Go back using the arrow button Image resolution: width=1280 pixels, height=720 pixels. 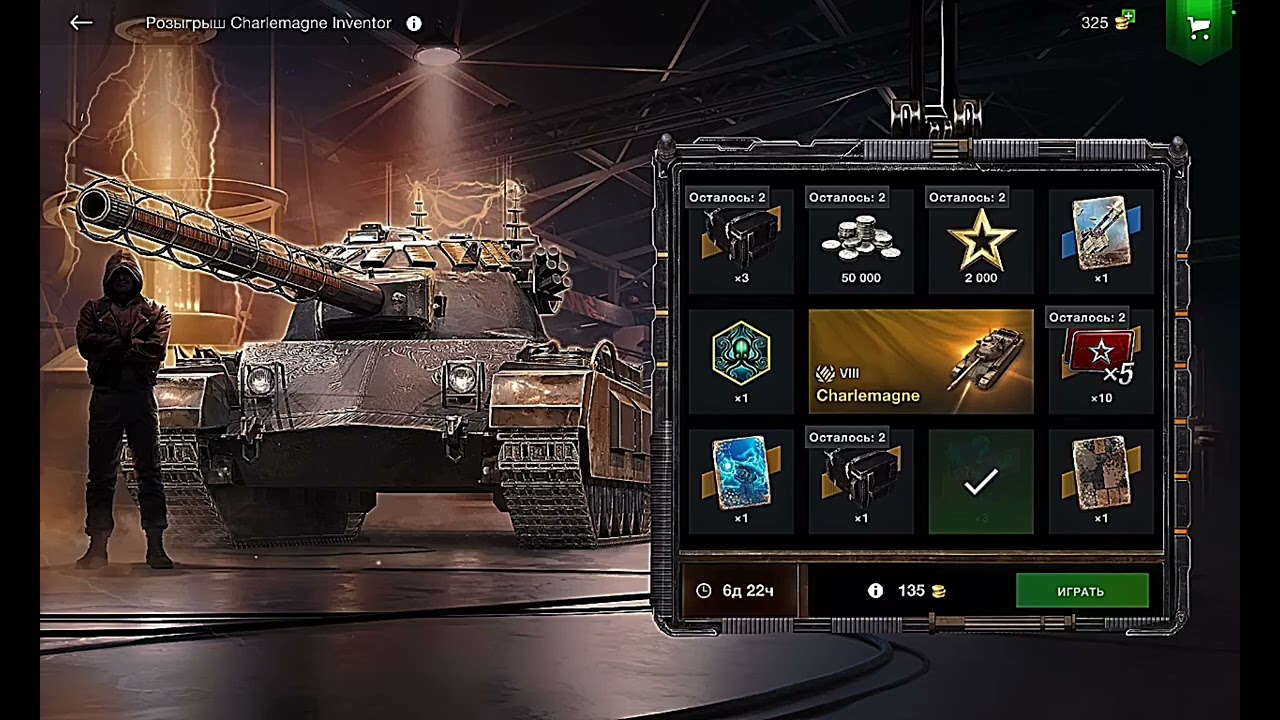pos(81,23)
